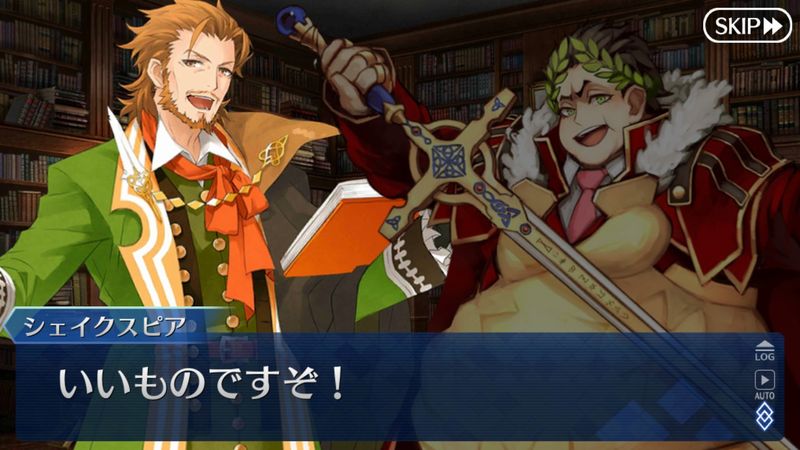
Task: Open the dialogue LOG
Action: tap(764, 349)
